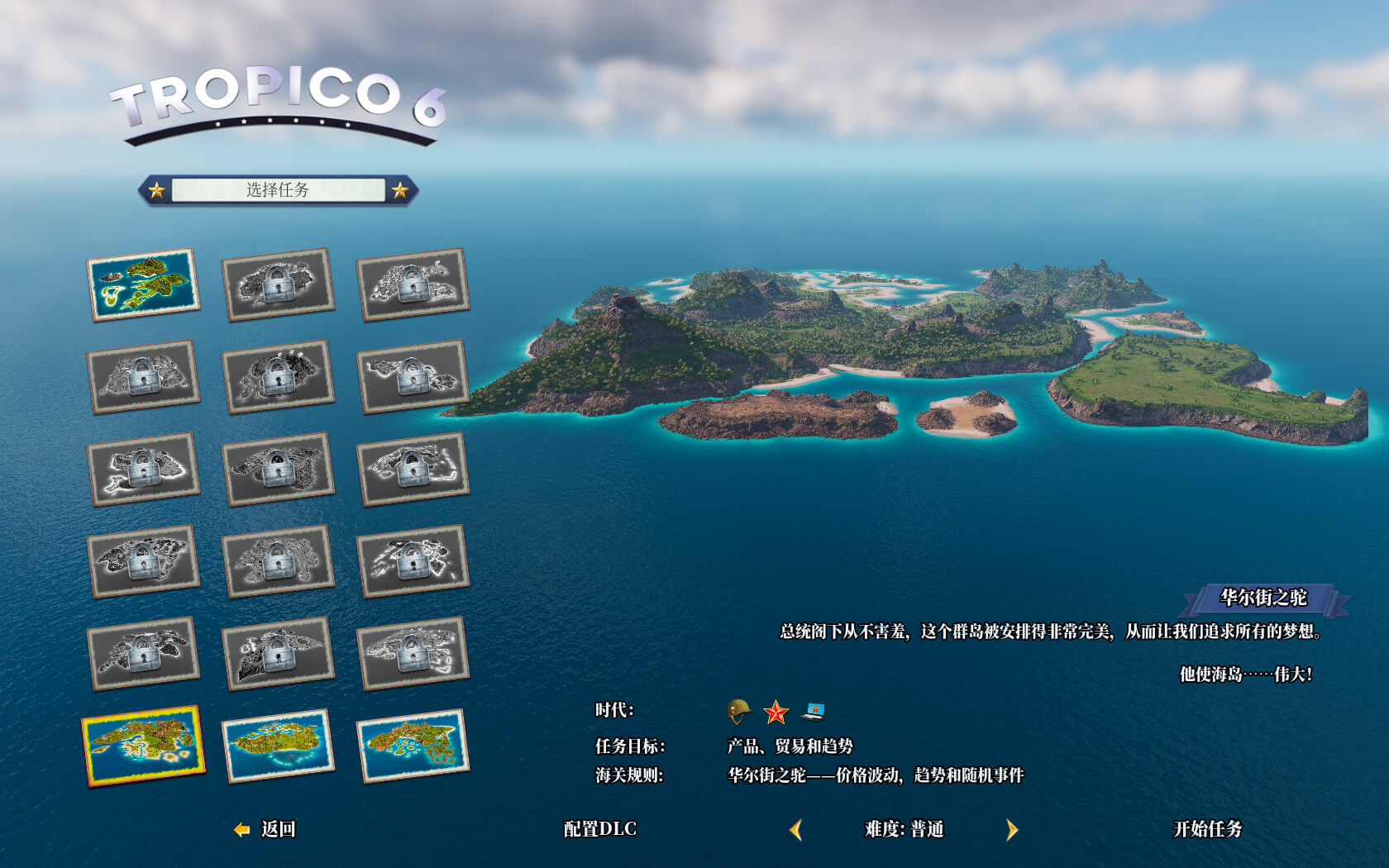Select the gold-framed highlighted mission thumbnail
This screenshot has width=1389, height=868.
click(143, 746)
